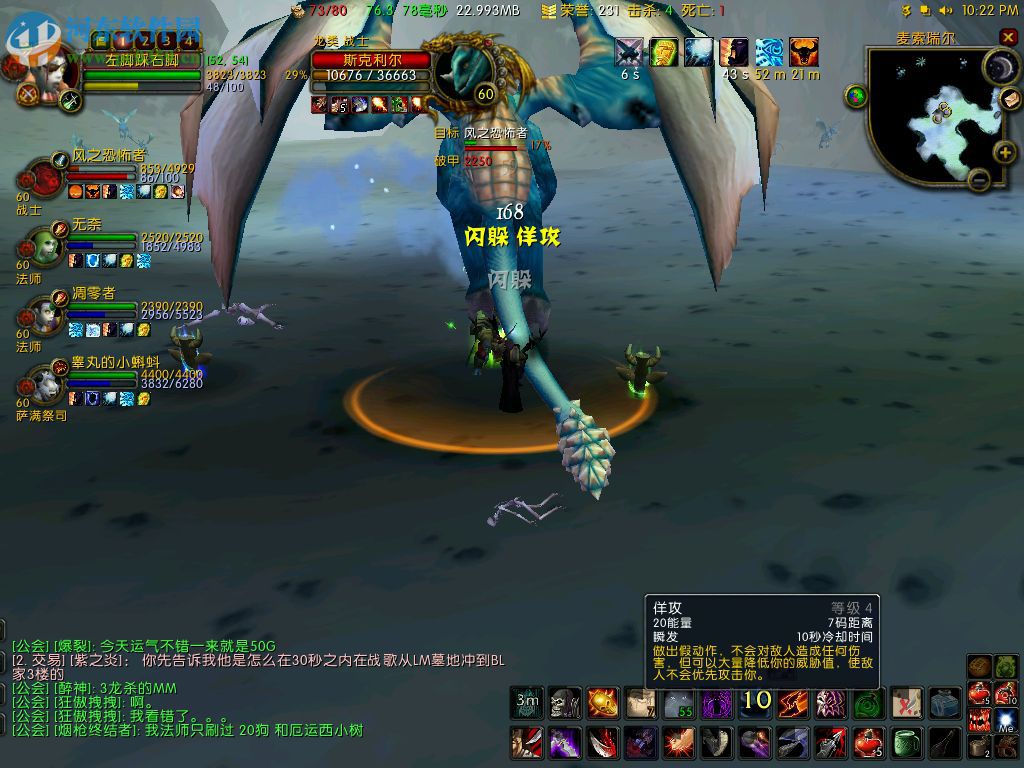This screenshot has height=768, width=1024.
Task: Click the moon time-of-day indicator
Action: [999, 67]
